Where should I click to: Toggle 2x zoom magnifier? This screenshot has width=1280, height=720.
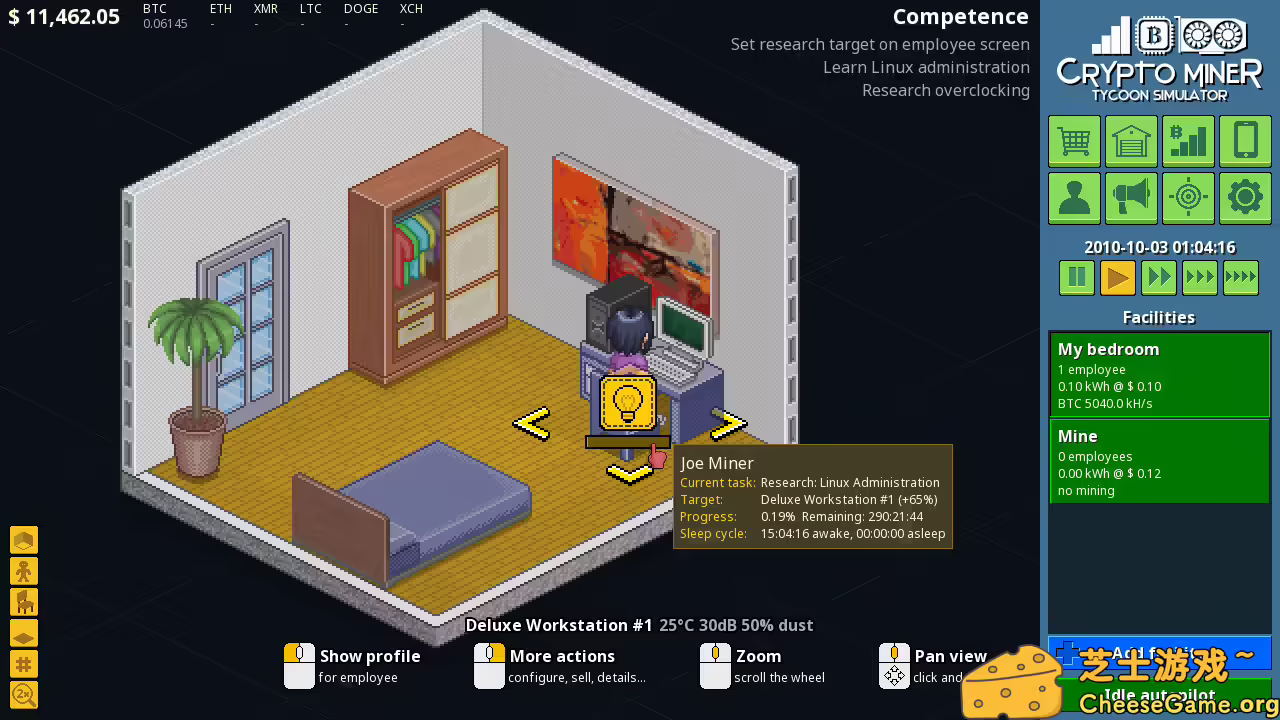tap(24, 694)
